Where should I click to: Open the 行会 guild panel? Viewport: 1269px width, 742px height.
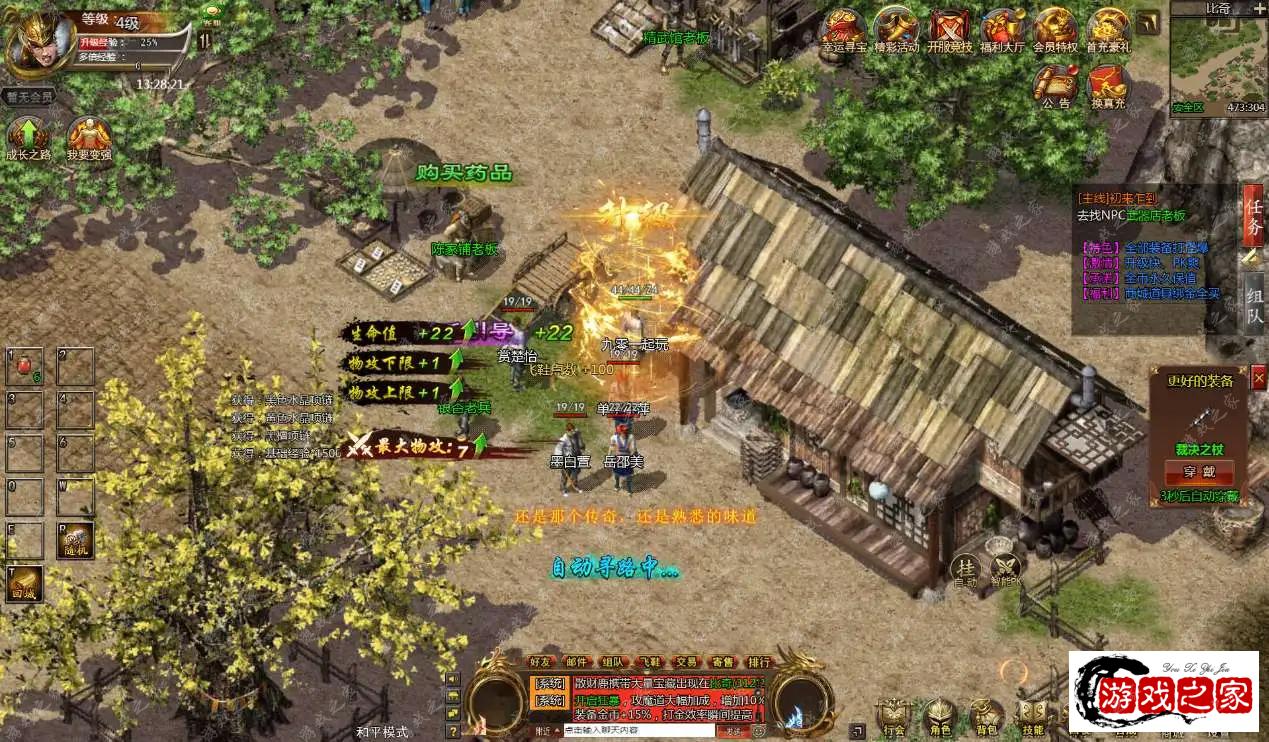coord(893,716)
